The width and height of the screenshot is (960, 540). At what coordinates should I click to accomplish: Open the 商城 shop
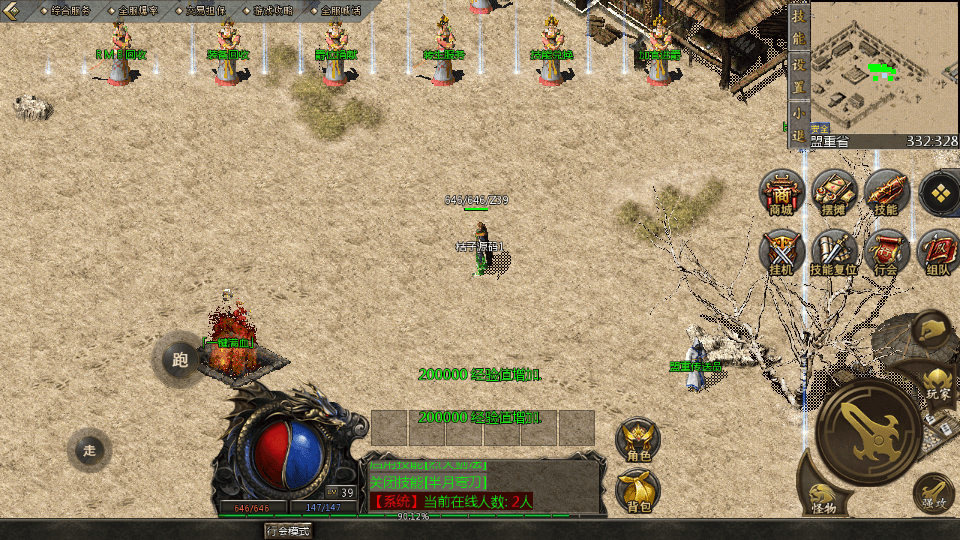(x=781, y=192)
